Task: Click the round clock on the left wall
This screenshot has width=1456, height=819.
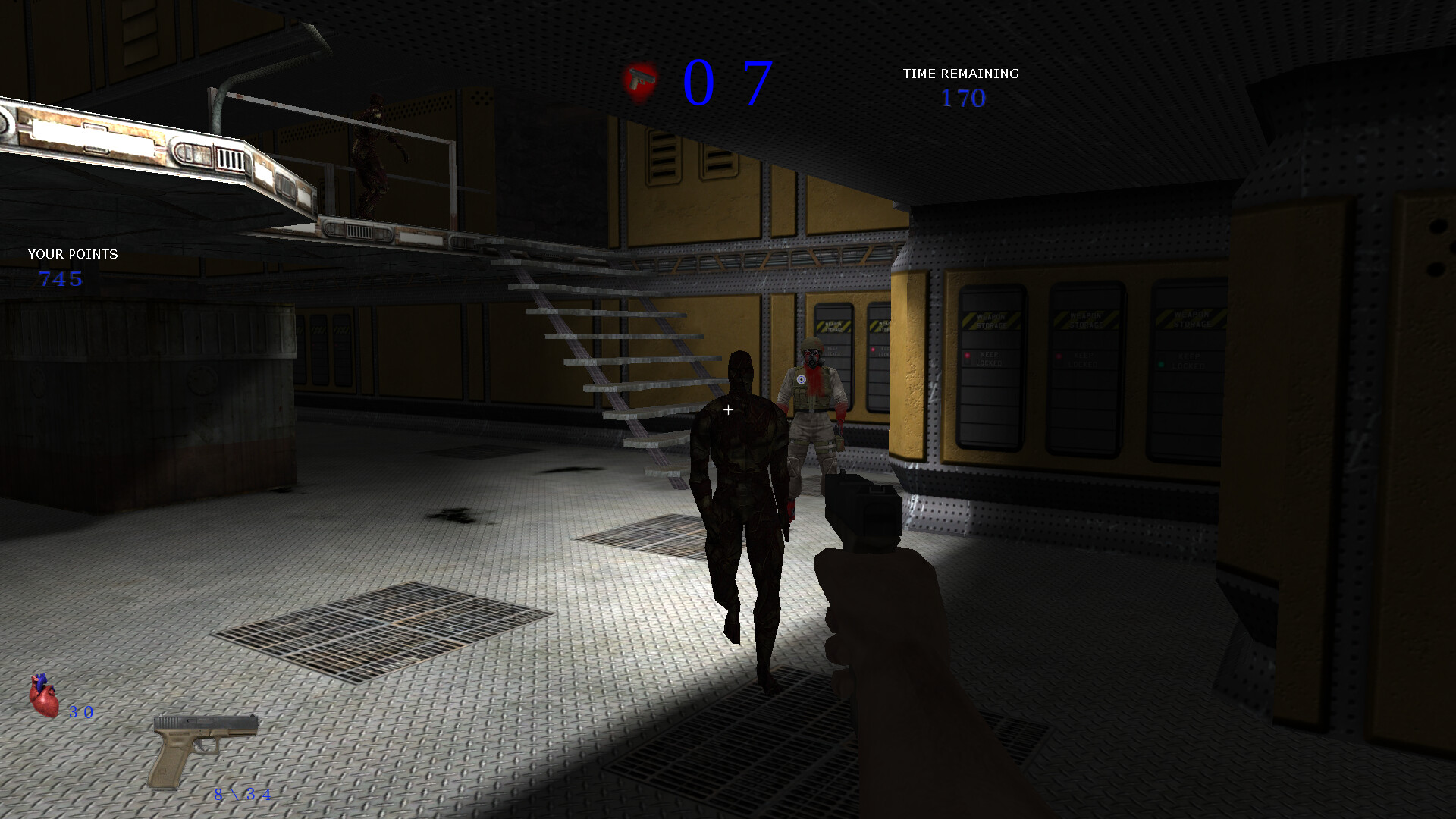Action: (x=202, y=381)
